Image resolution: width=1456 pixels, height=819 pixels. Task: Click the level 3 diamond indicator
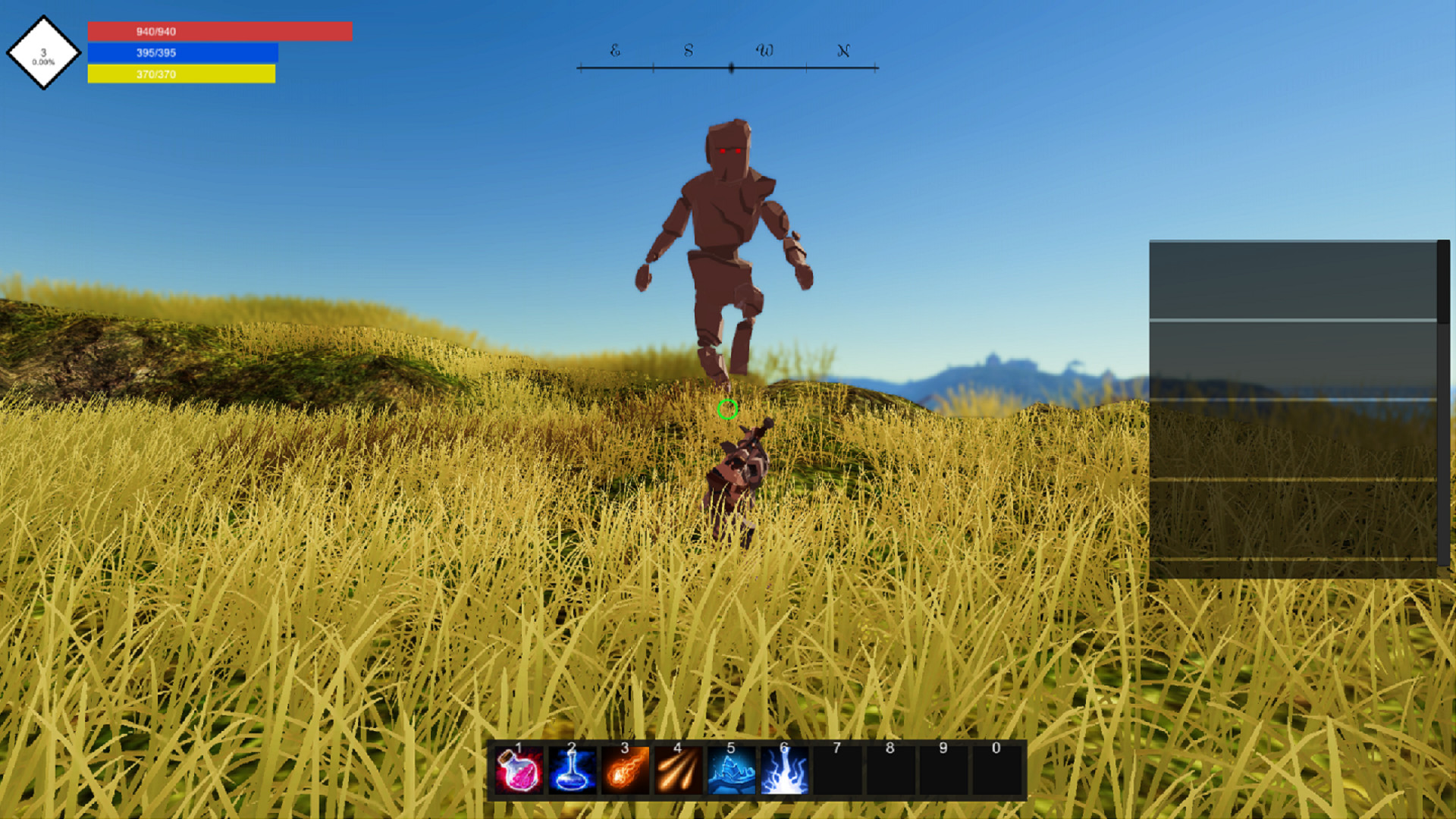point(44,52)
